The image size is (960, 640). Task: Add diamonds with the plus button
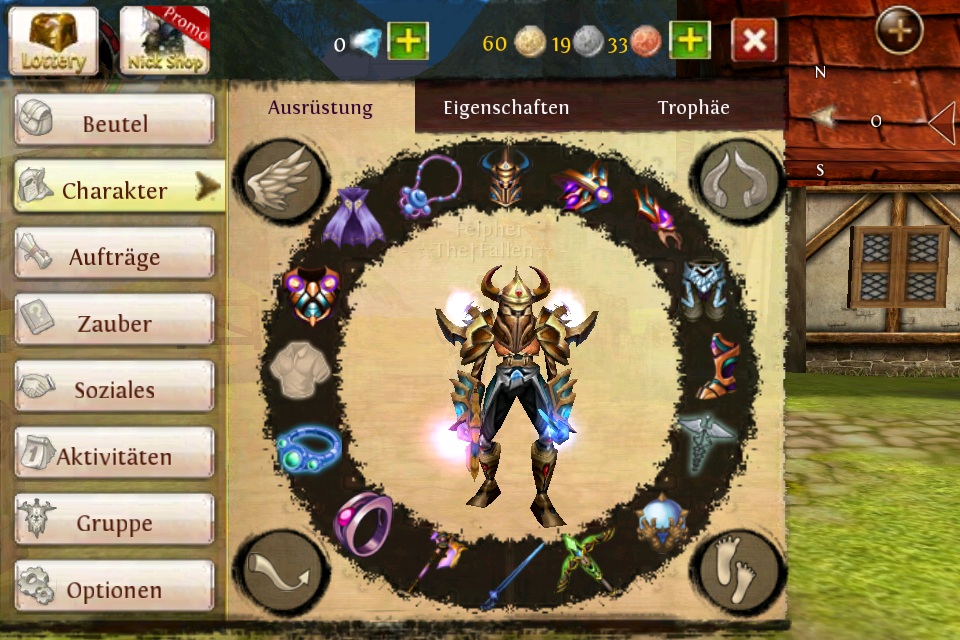[x=407, y=41]
